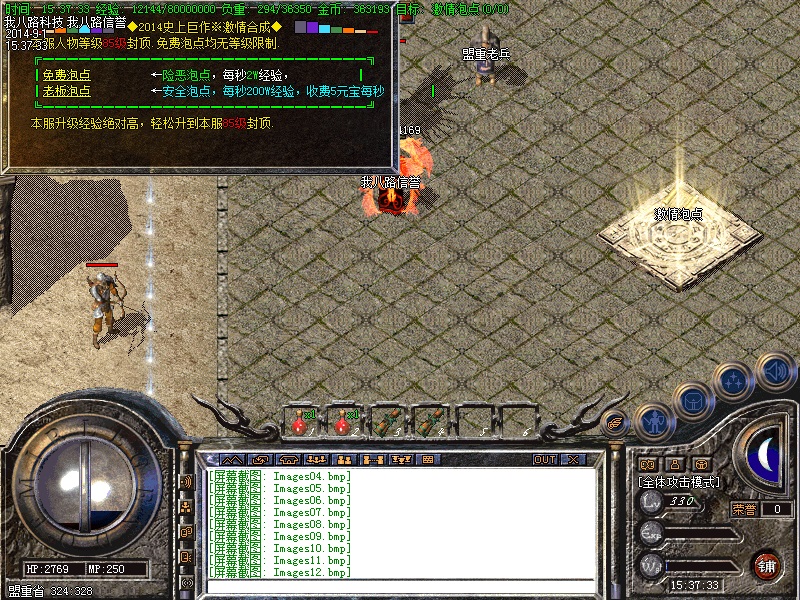800x600 pixels.
Task: Click the OUT button above the chat
Action: point(544,460)
